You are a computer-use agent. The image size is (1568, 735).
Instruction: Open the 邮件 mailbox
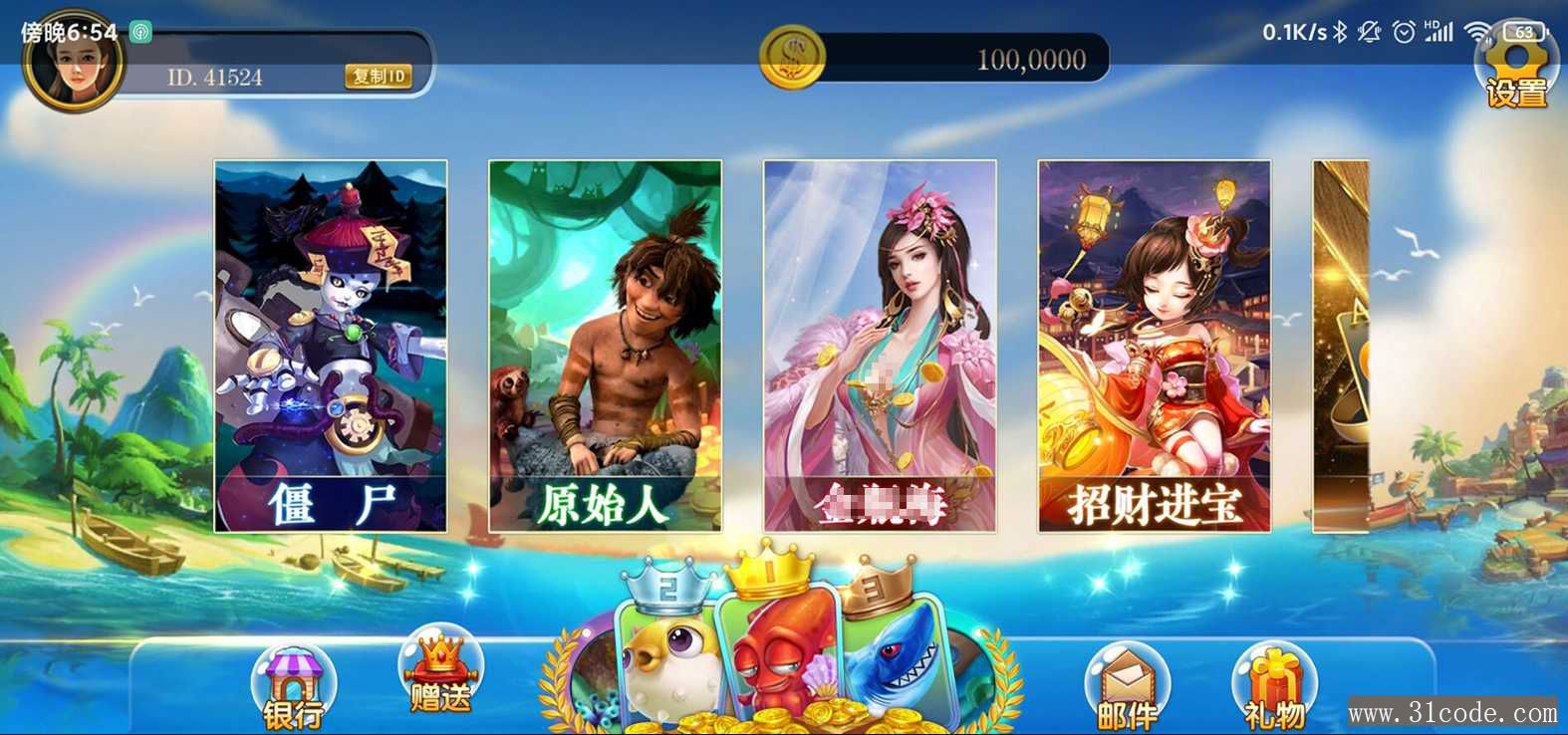1127,687
